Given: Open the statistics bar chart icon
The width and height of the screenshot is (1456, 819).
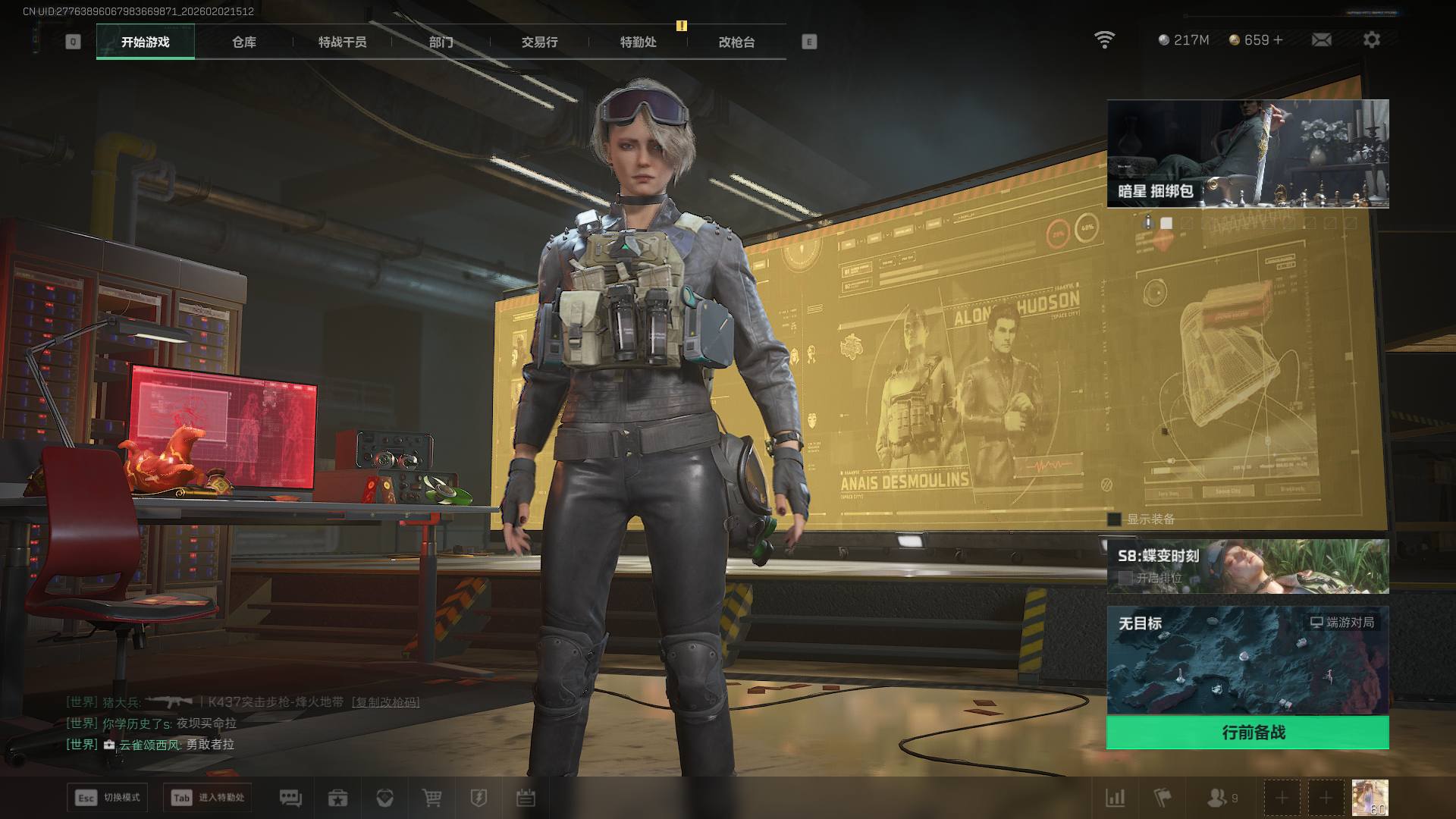Looking at the screenshot, I should click(x=1116, y=798).
